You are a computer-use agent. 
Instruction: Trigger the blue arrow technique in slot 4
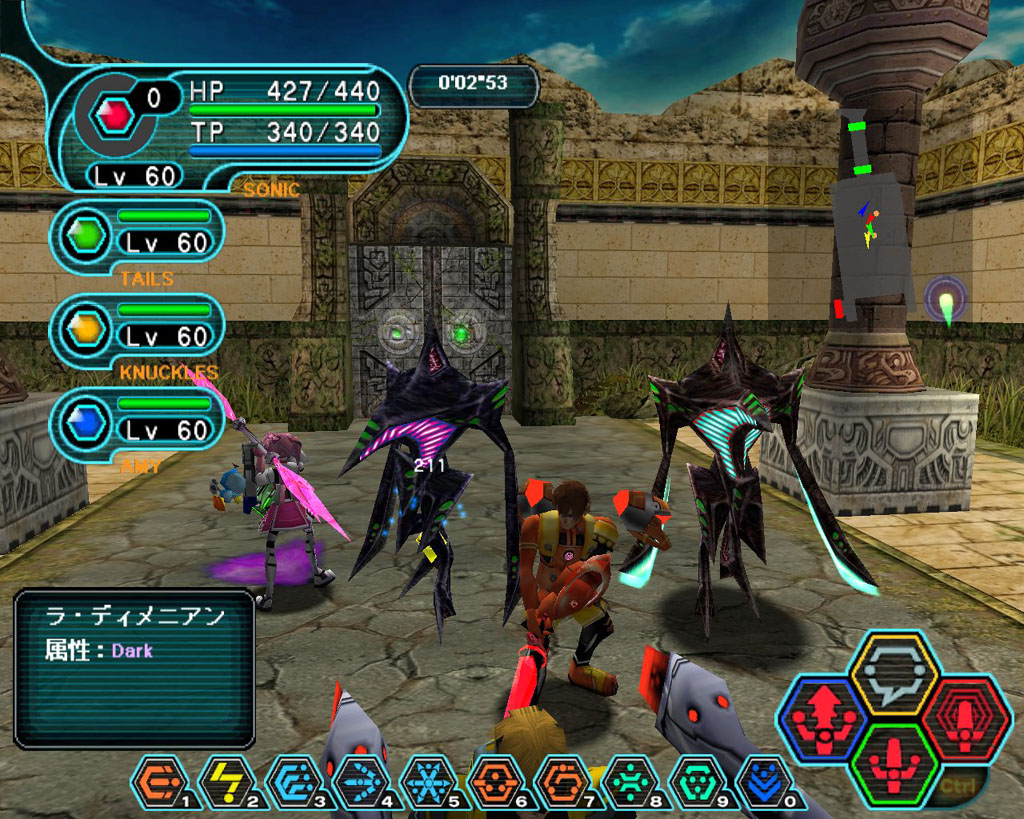point(360,782)
